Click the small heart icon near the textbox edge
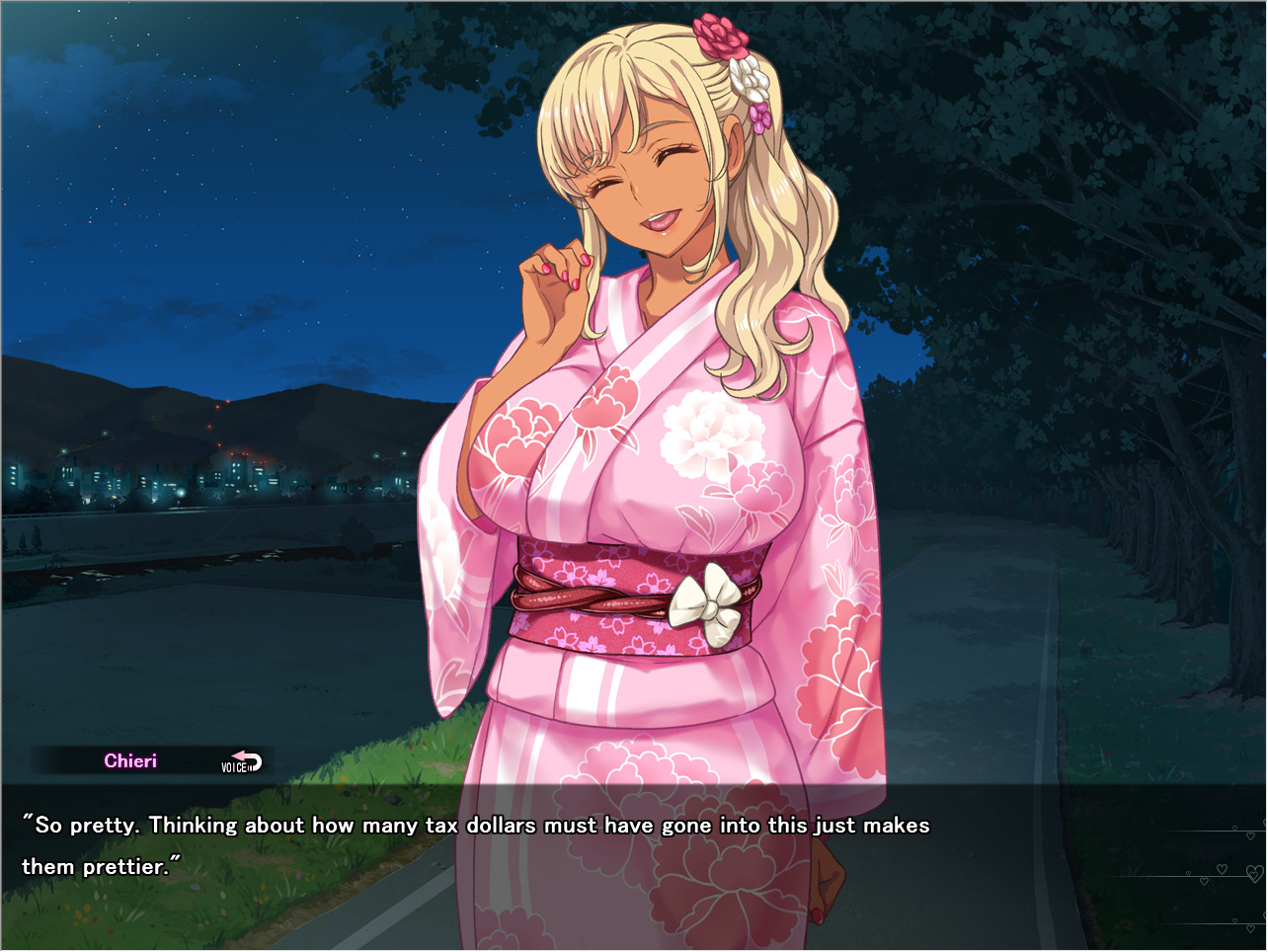Screen dimensions: 1268x952 (1234, 828)
